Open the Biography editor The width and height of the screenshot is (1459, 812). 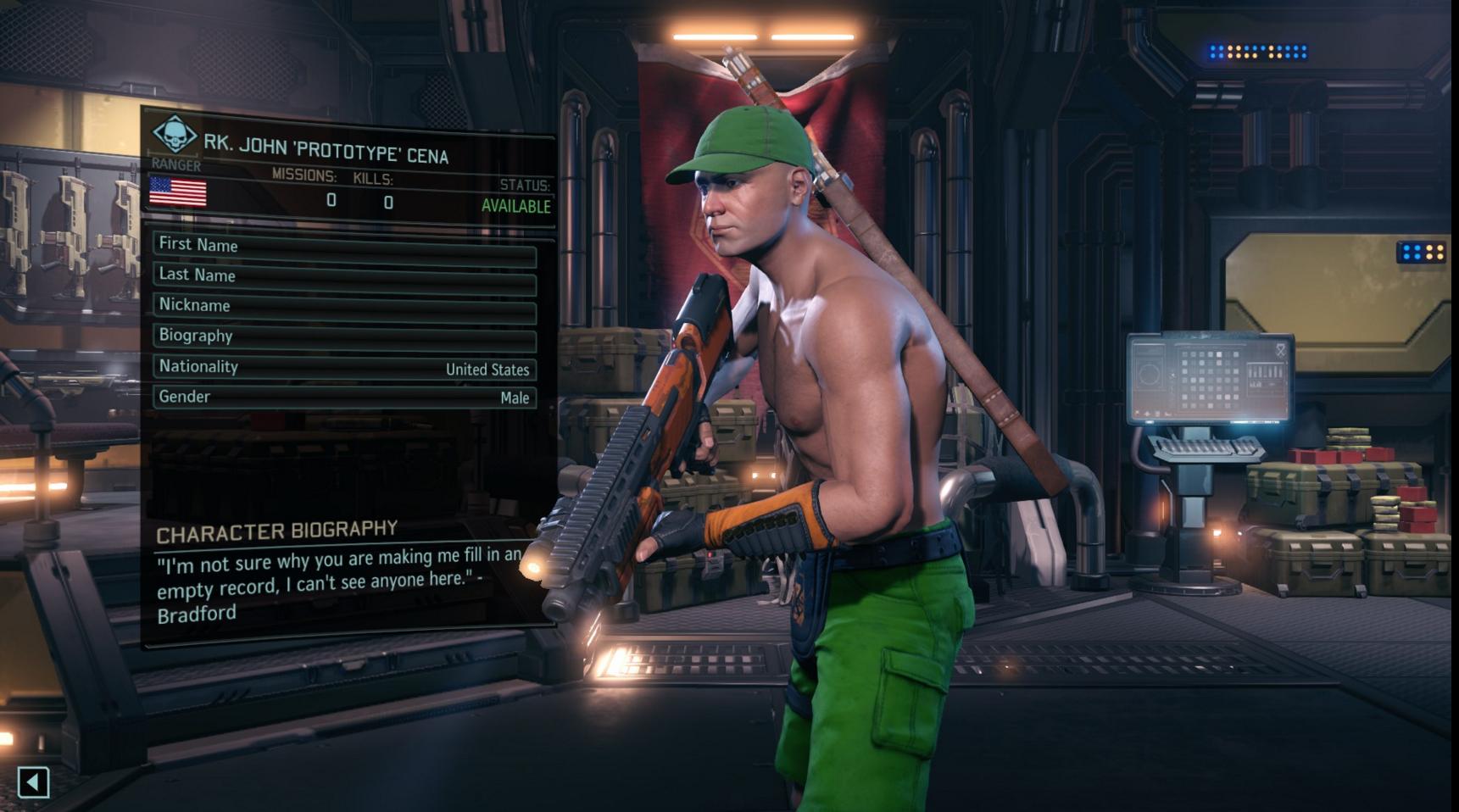pyautogui.click(x=344, y=336)
